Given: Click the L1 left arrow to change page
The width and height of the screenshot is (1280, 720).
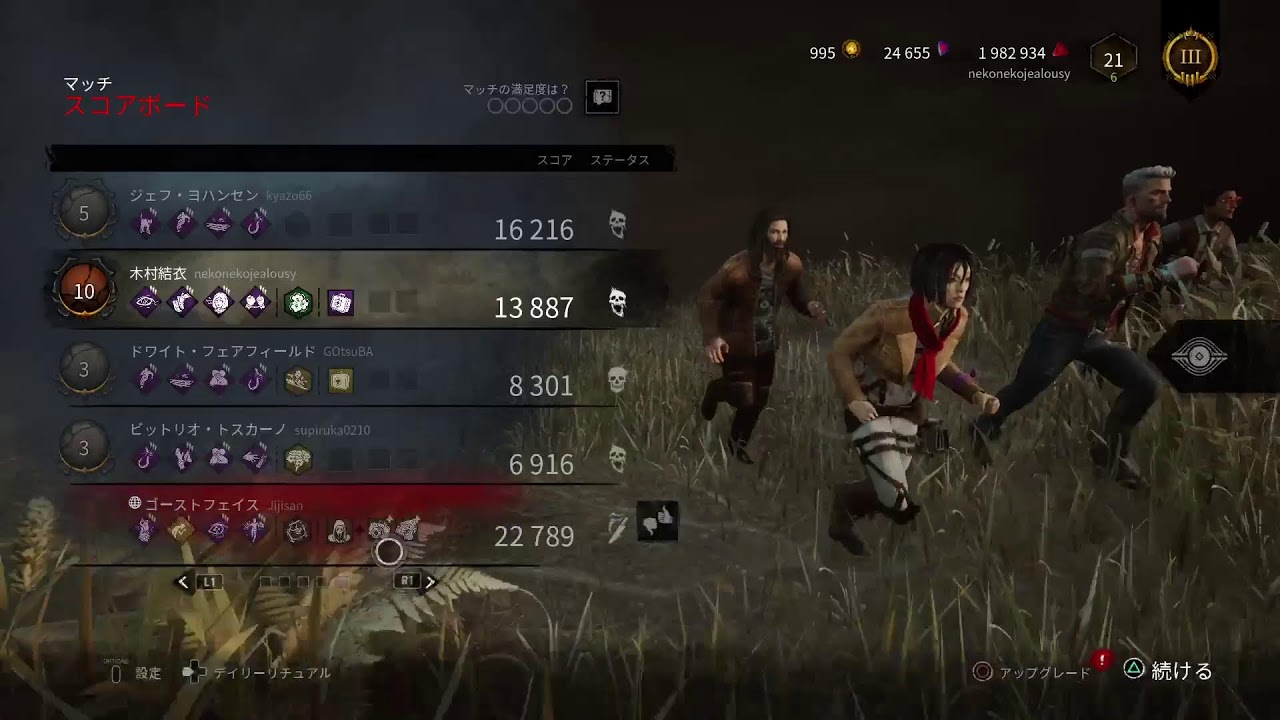Looking at the screenshot, I should point(182,580).
